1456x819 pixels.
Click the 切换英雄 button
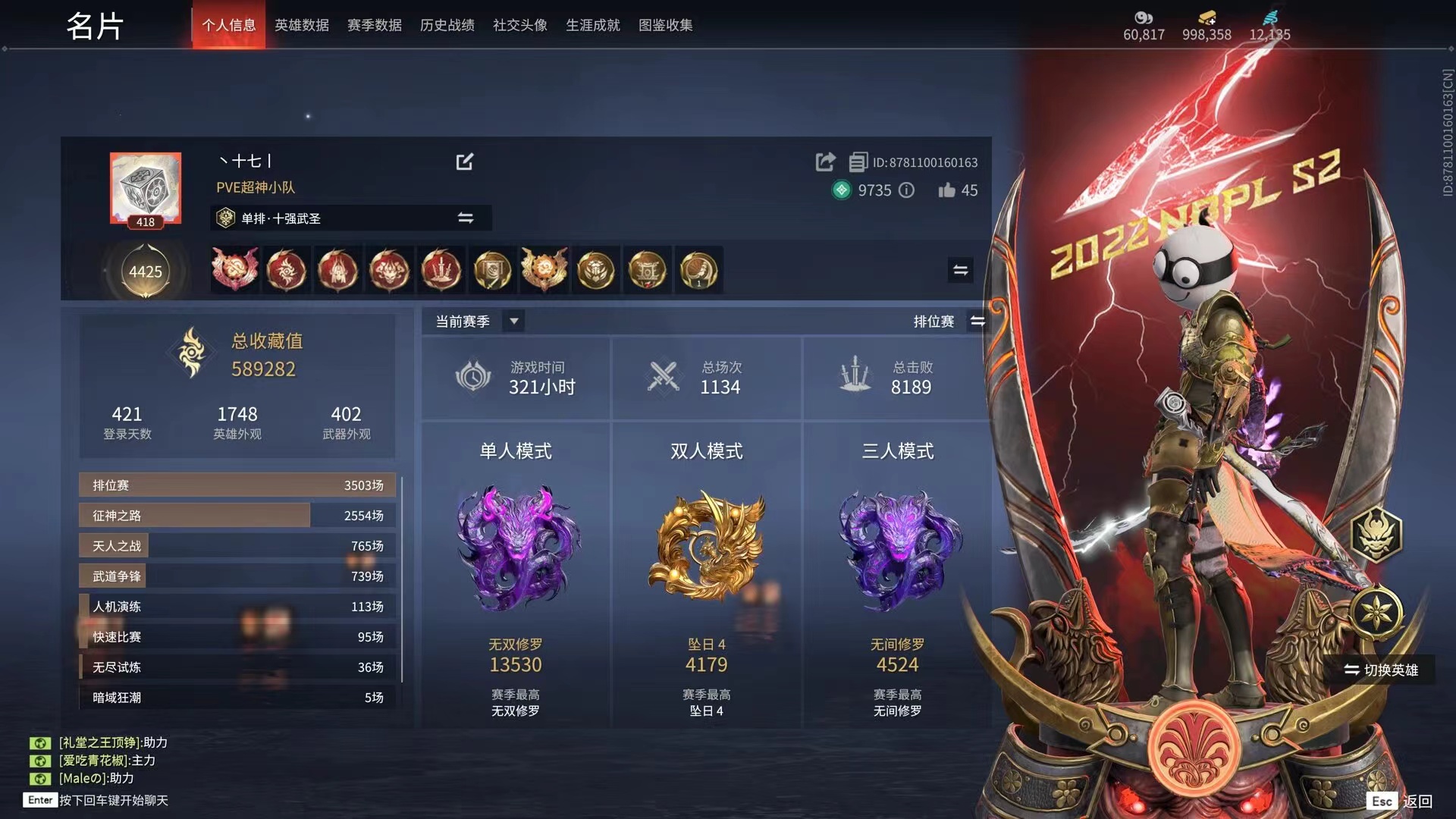click(1381, 670)
